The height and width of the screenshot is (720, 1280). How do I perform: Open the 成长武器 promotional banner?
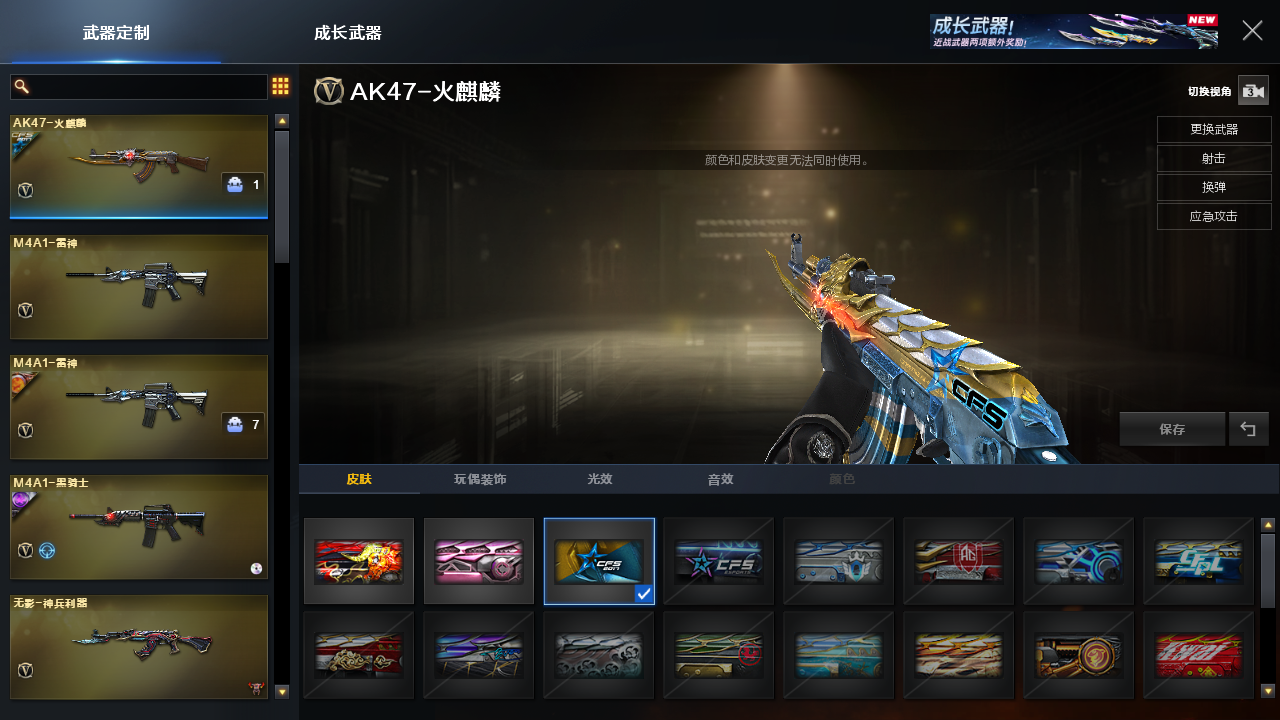1073,31
